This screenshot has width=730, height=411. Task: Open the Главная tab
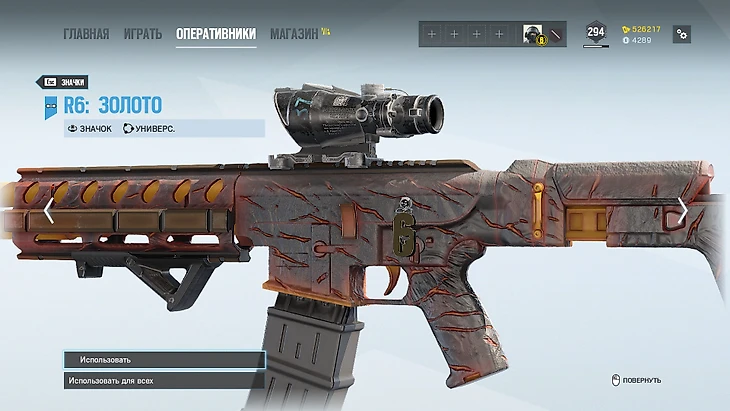86,34
